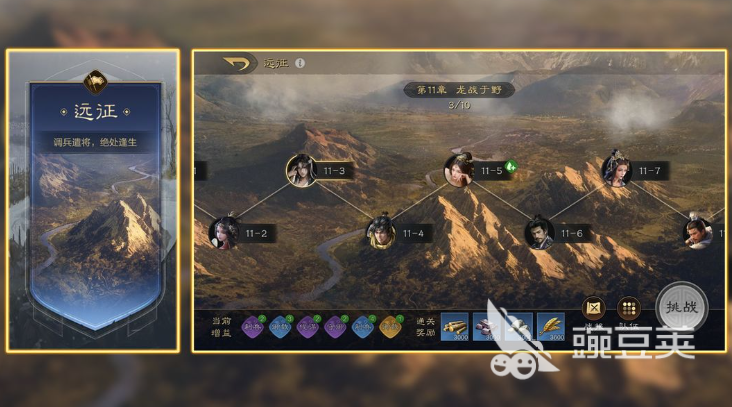Open the crossed-swords battle report icon
This screenshot has width=732, height=407.
click(594, 308)
